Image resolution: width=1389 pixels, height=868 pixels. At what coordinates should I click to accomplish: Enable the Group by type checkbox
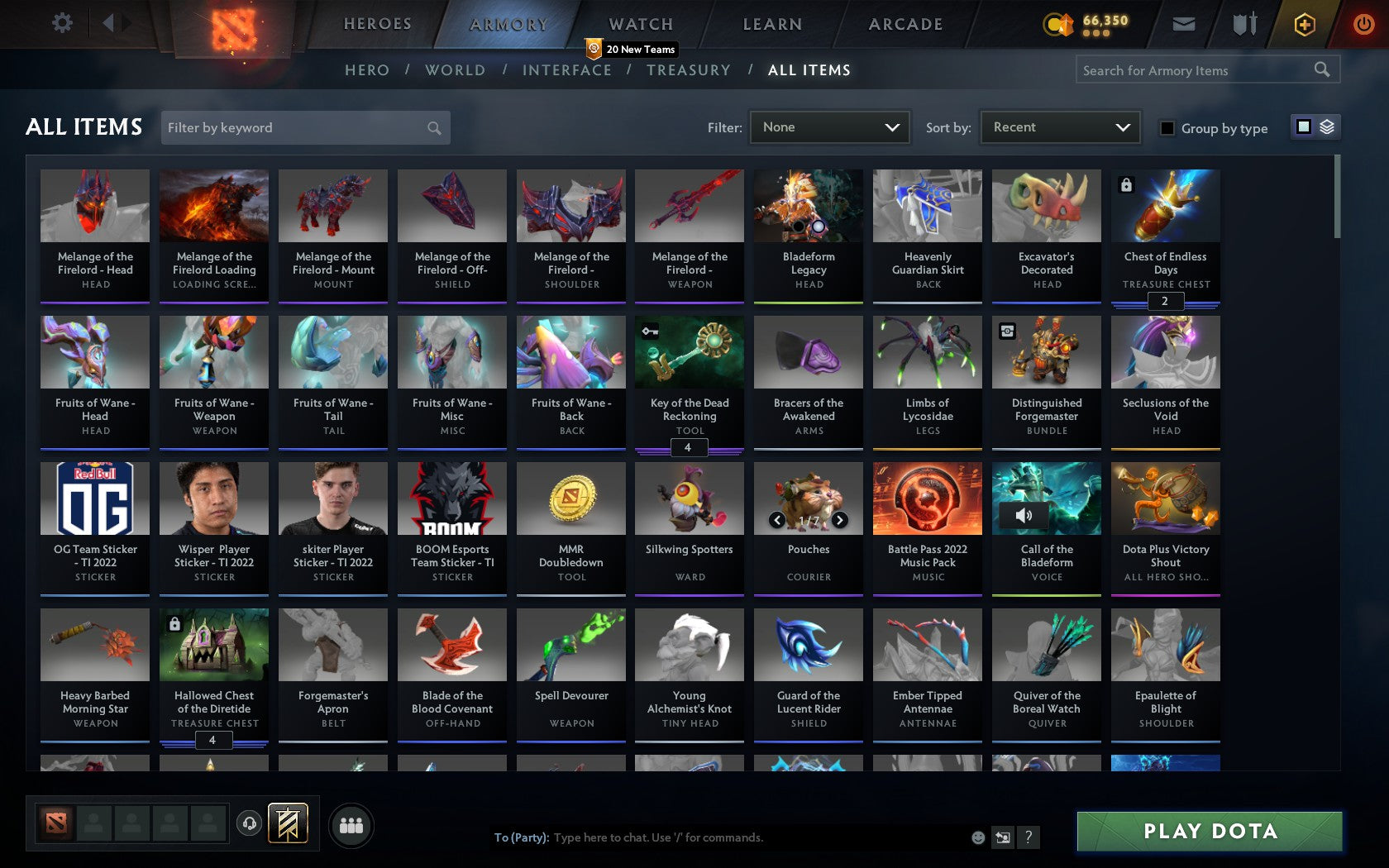(1166, 128)
